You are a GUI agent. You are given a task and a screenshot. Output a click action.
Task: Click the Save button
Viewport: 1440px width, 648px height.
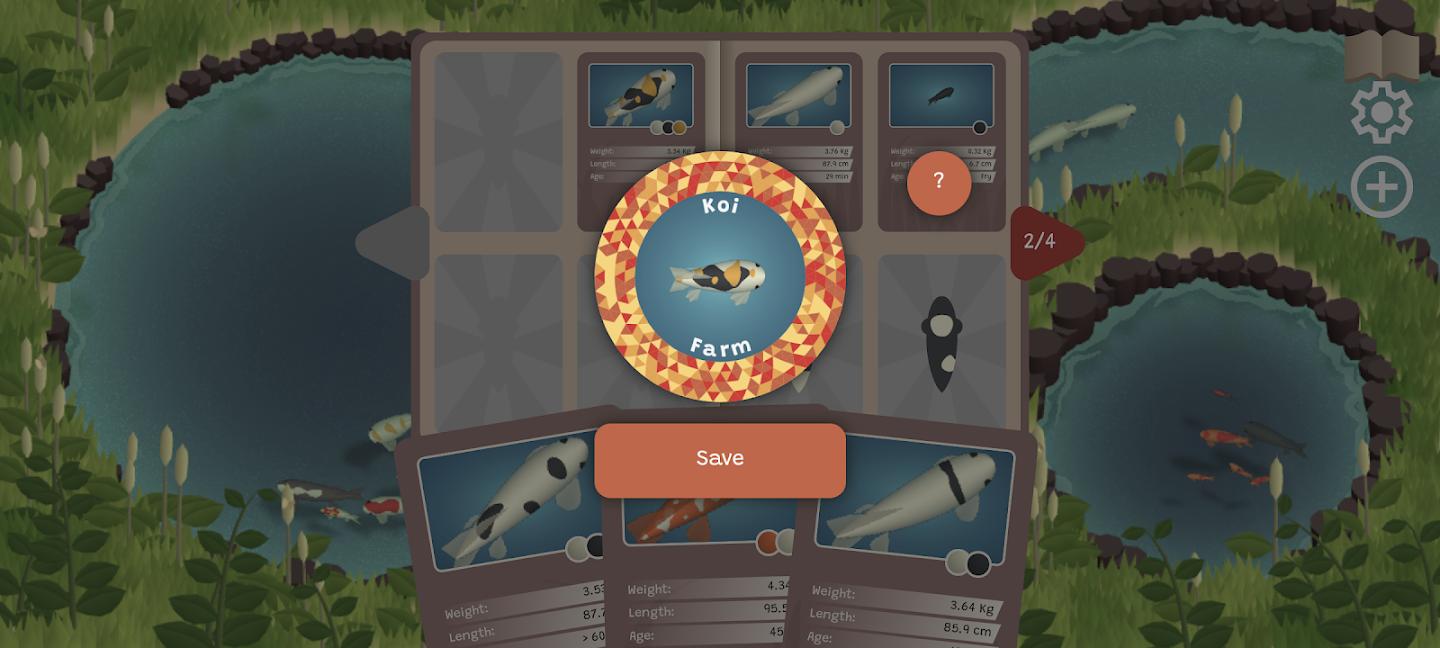[x=720, y=459]
